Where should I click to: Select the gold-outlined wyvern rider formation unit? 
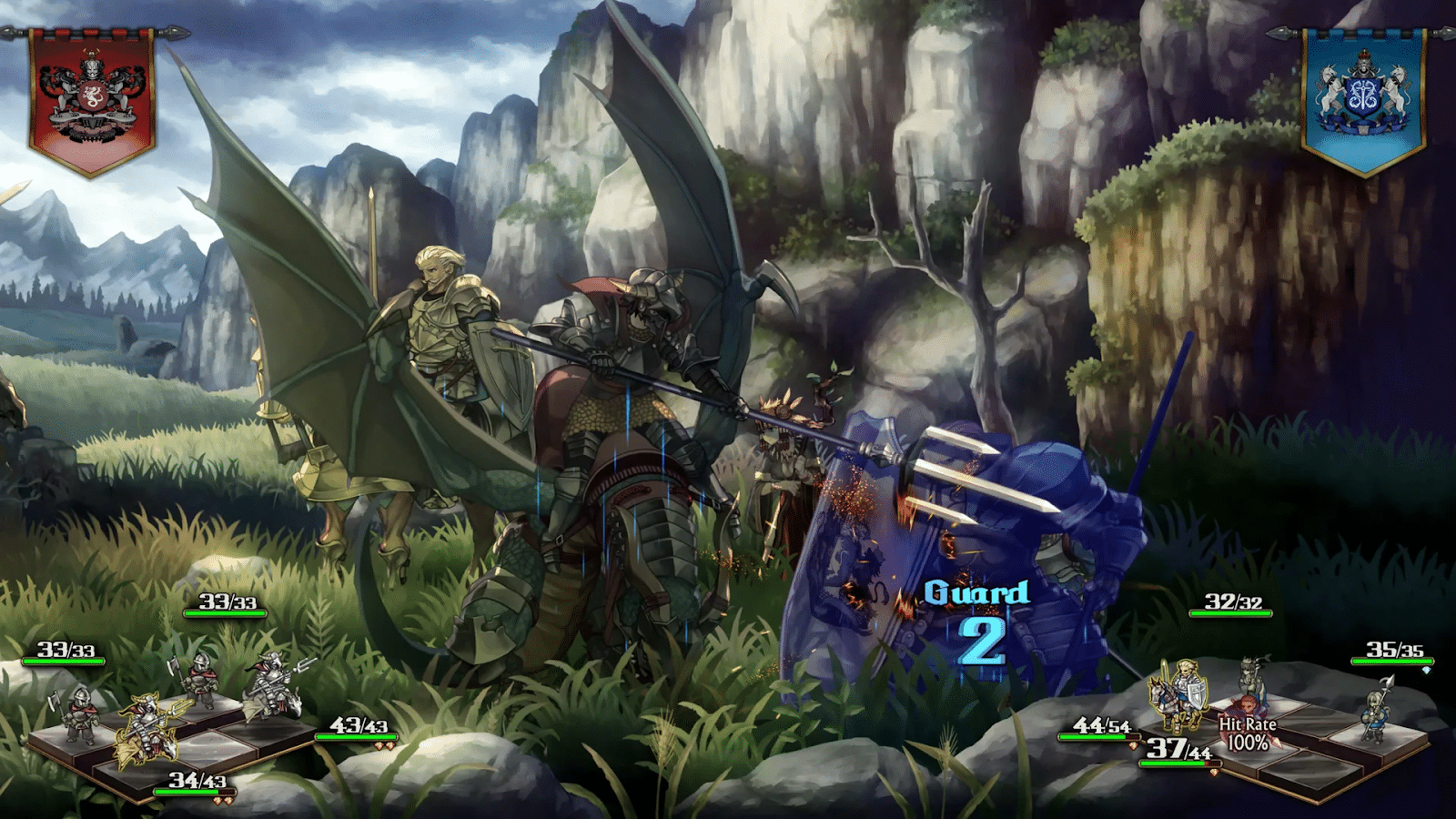coord(146,726)
